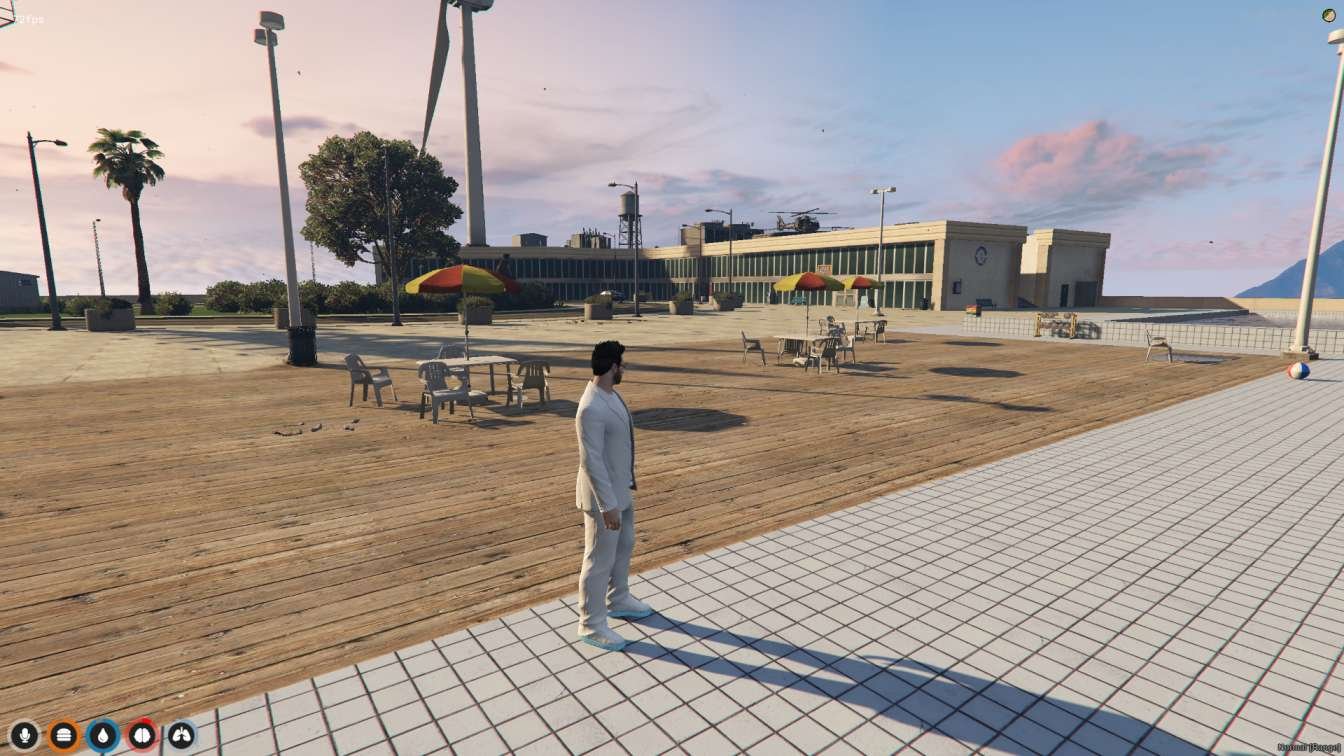Viewport: 1344px width, 756px height.
Task: Click the Normal [Range] voice range label
Action: click(1308, 748)
